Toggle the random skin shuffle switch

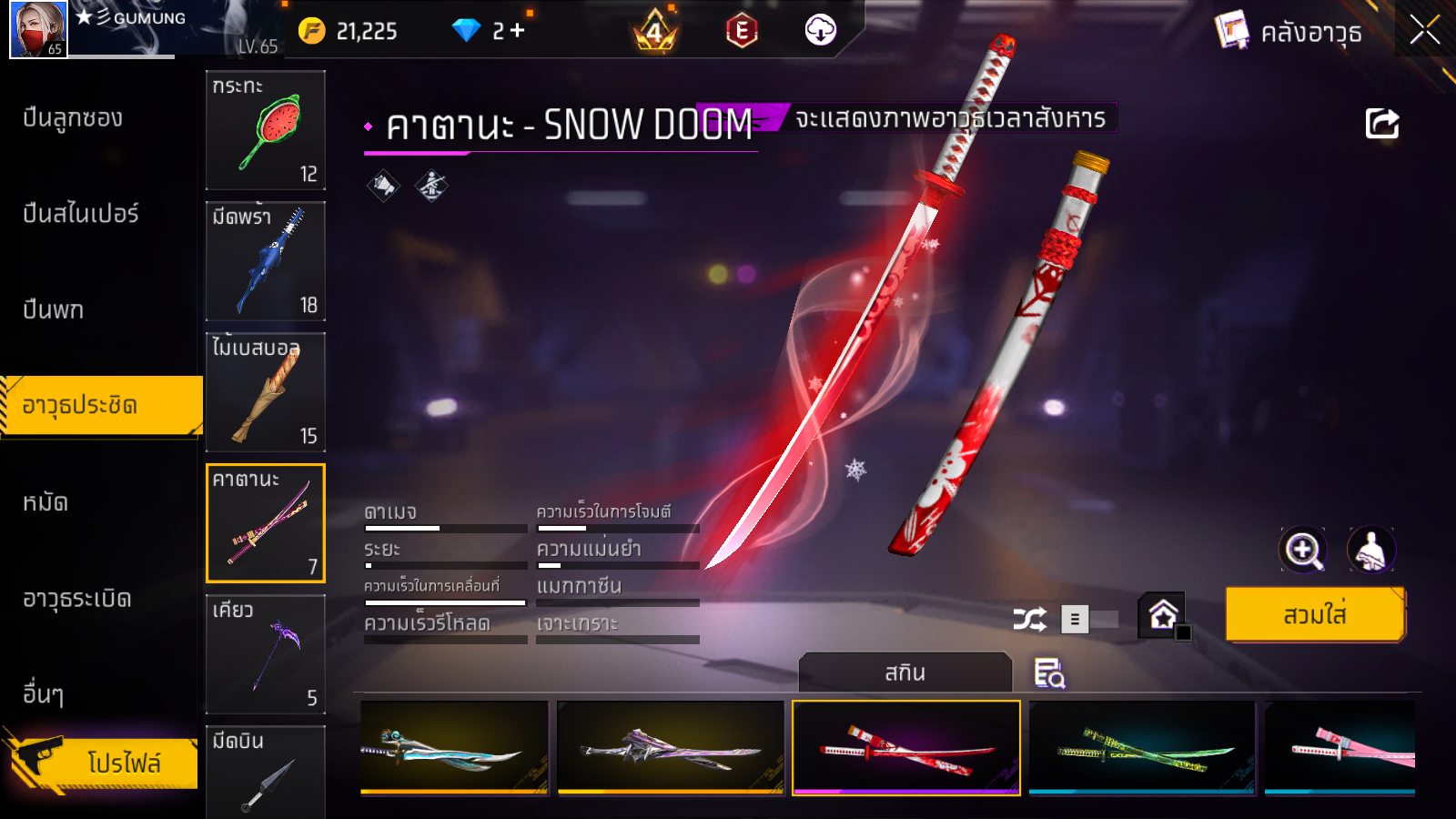click(x=1090, y=620)
